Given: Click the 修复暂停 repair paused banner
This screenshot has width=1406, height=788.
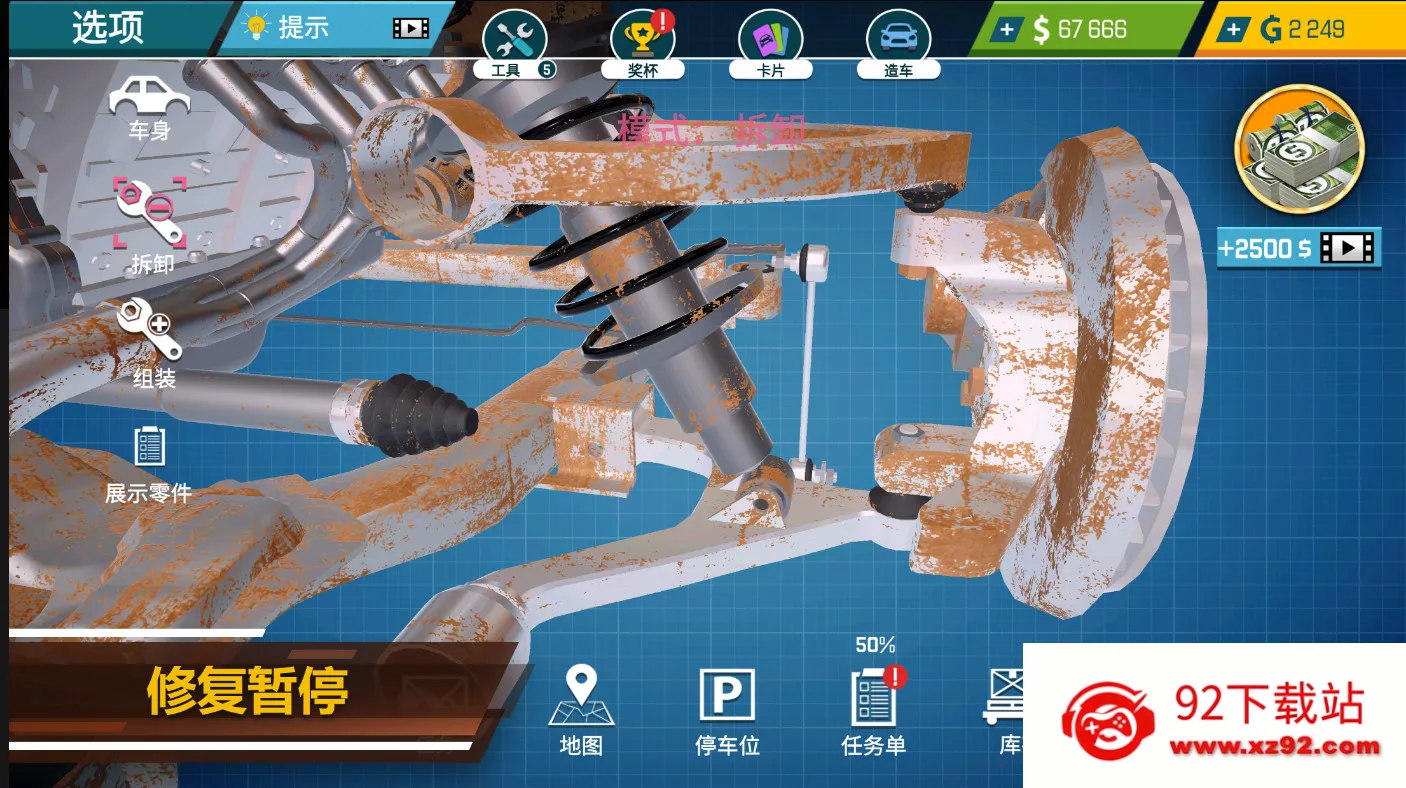Looking at the screenshot, I should coord(248,690).
